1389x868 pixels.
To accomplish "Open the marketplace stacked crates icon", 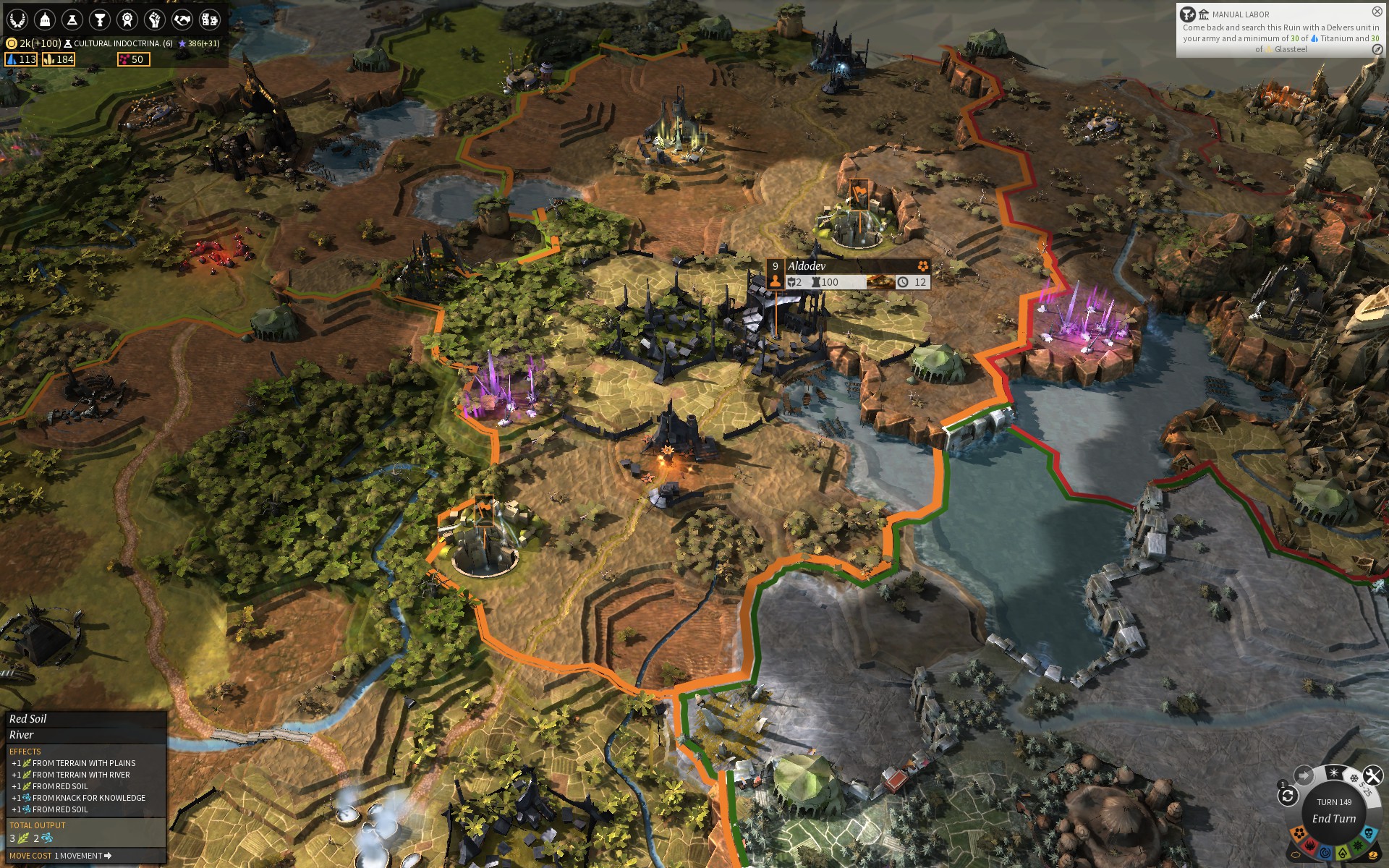I will coord(210,20).
